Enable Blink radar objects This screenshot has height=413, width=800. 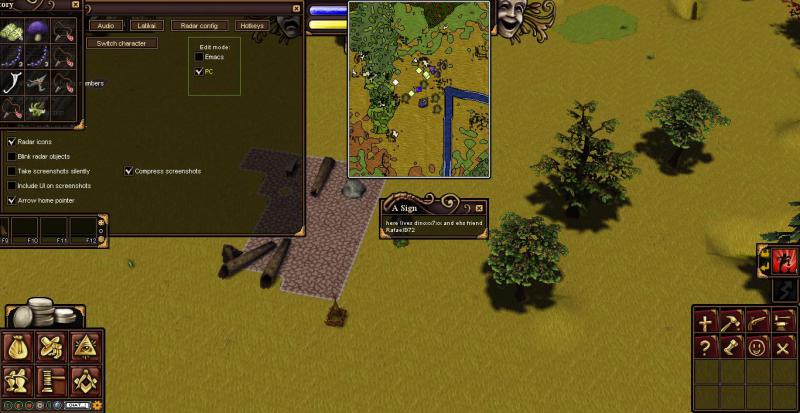pos(11,157)
